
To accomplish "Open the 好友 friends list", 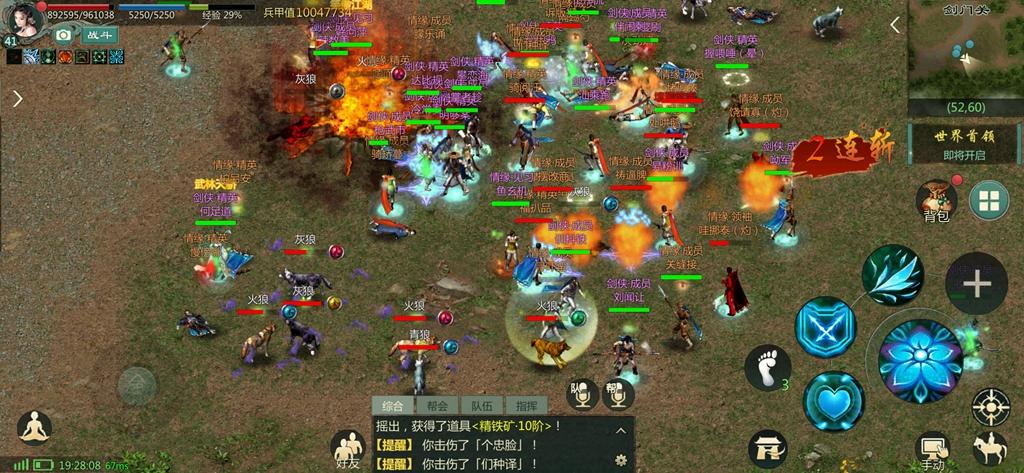I will pos(348,449).
